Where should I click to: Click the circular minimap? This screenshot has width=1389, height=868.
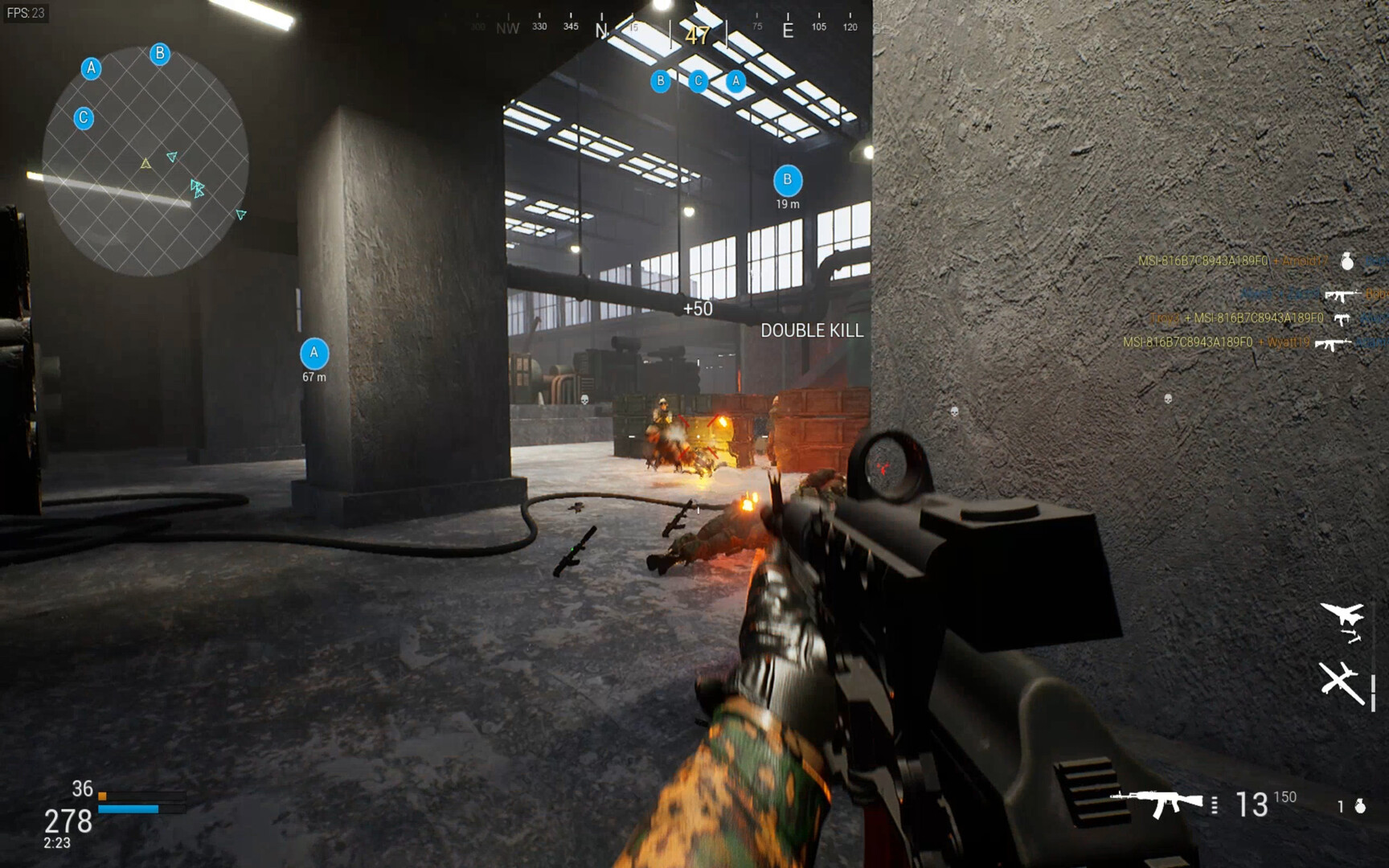145,161
